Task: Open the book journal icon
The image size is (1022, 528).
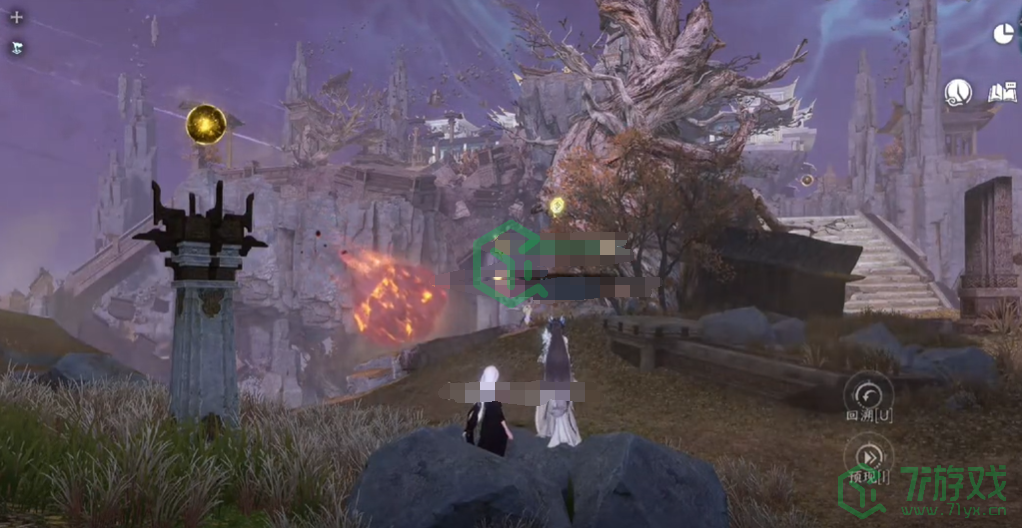Action: [x=1001, y=93]
